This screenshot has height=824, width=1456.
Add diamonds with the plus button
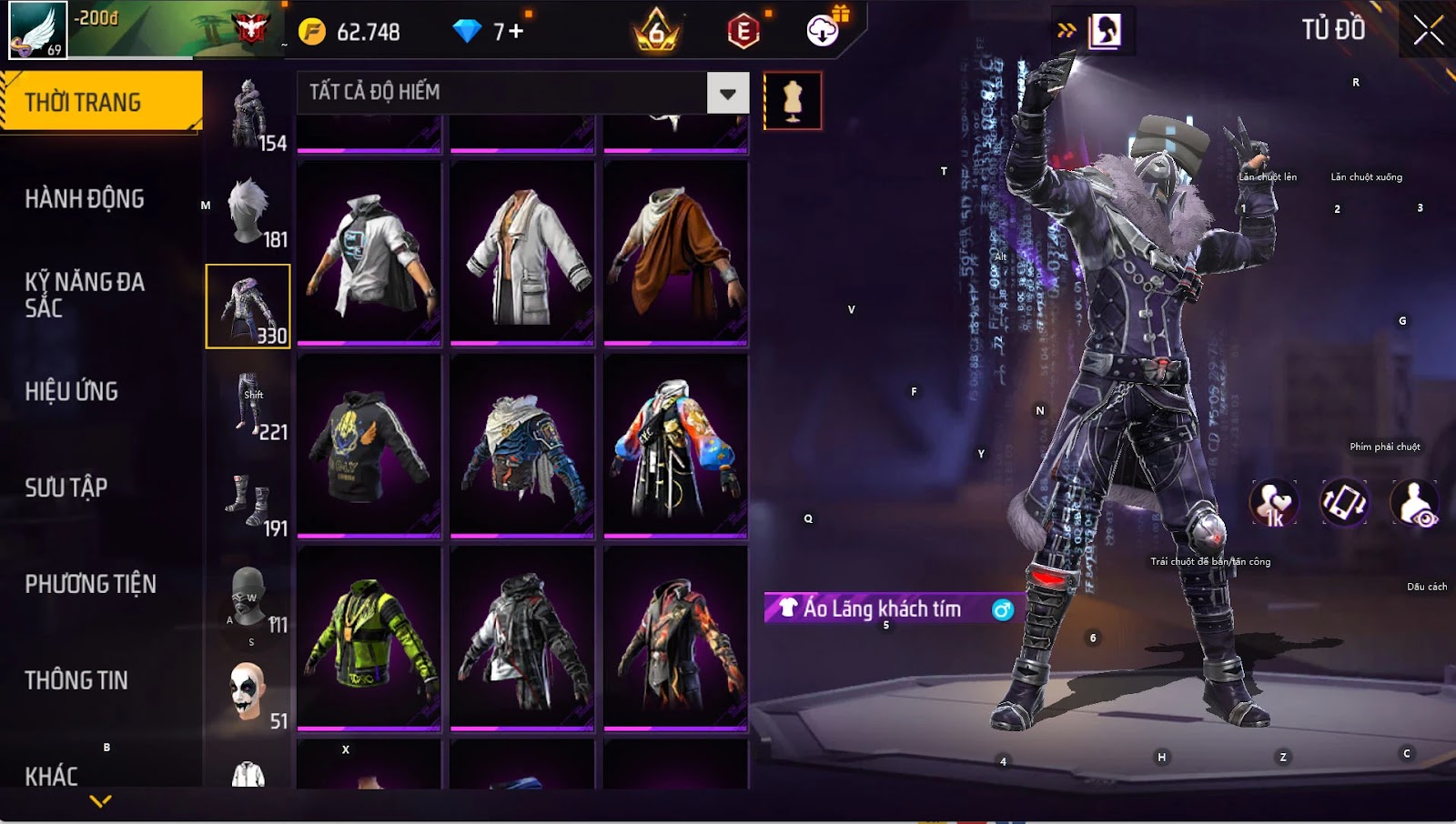(x=516, y=32)
